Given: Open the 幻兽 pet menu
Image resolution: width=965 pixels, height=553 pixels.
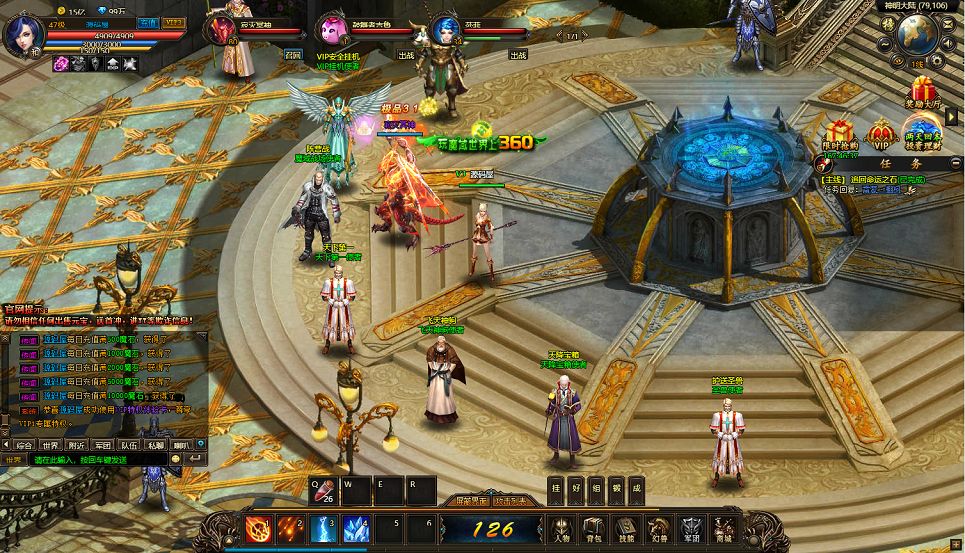Looking at the screenshot, I should tap(659, 528).
